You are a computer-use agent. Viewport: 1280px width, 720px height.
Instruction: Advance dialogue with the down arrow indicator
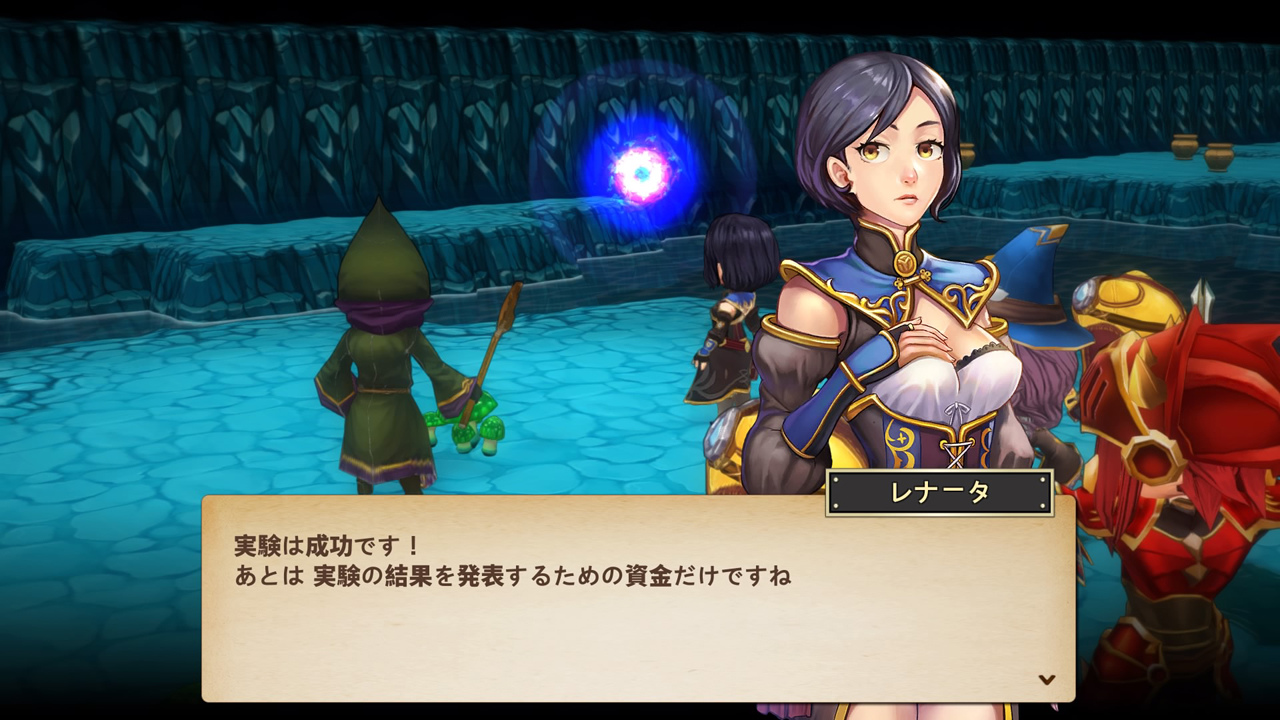pyautogui.click(x=1047, y=679)
